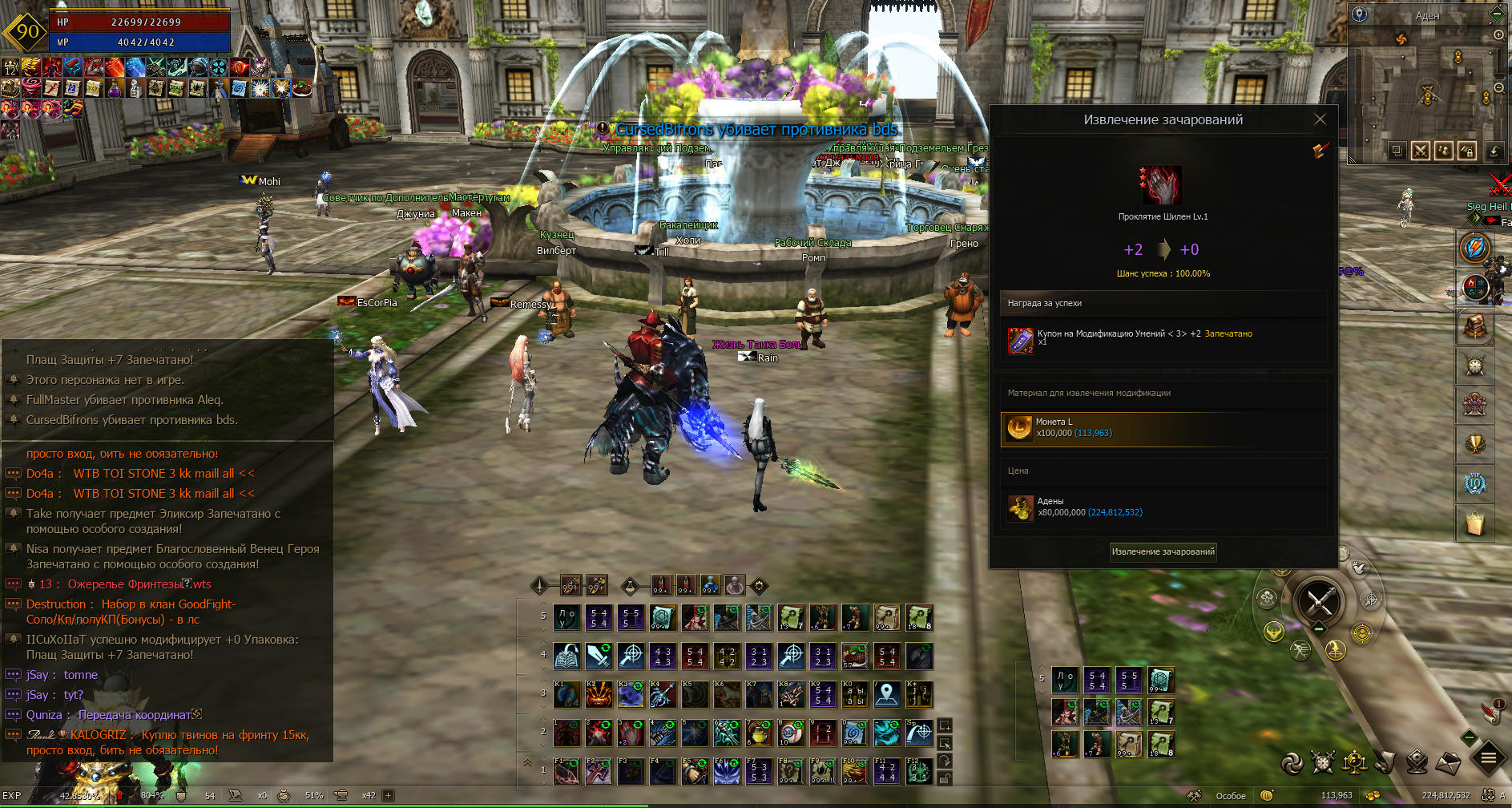This screenshot has height=808, width=1512.
Task: Open the treasure chest side icon
Action: point(1474,326)
